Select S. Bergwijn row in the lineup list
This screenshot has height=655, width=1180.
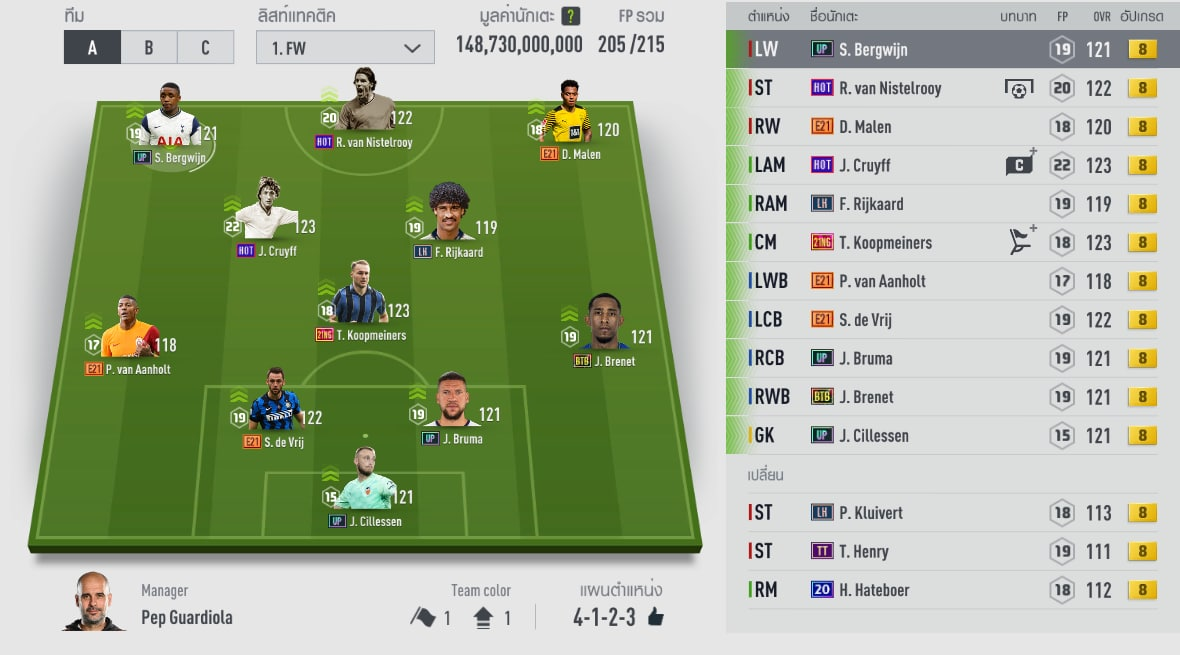point(952,49)
